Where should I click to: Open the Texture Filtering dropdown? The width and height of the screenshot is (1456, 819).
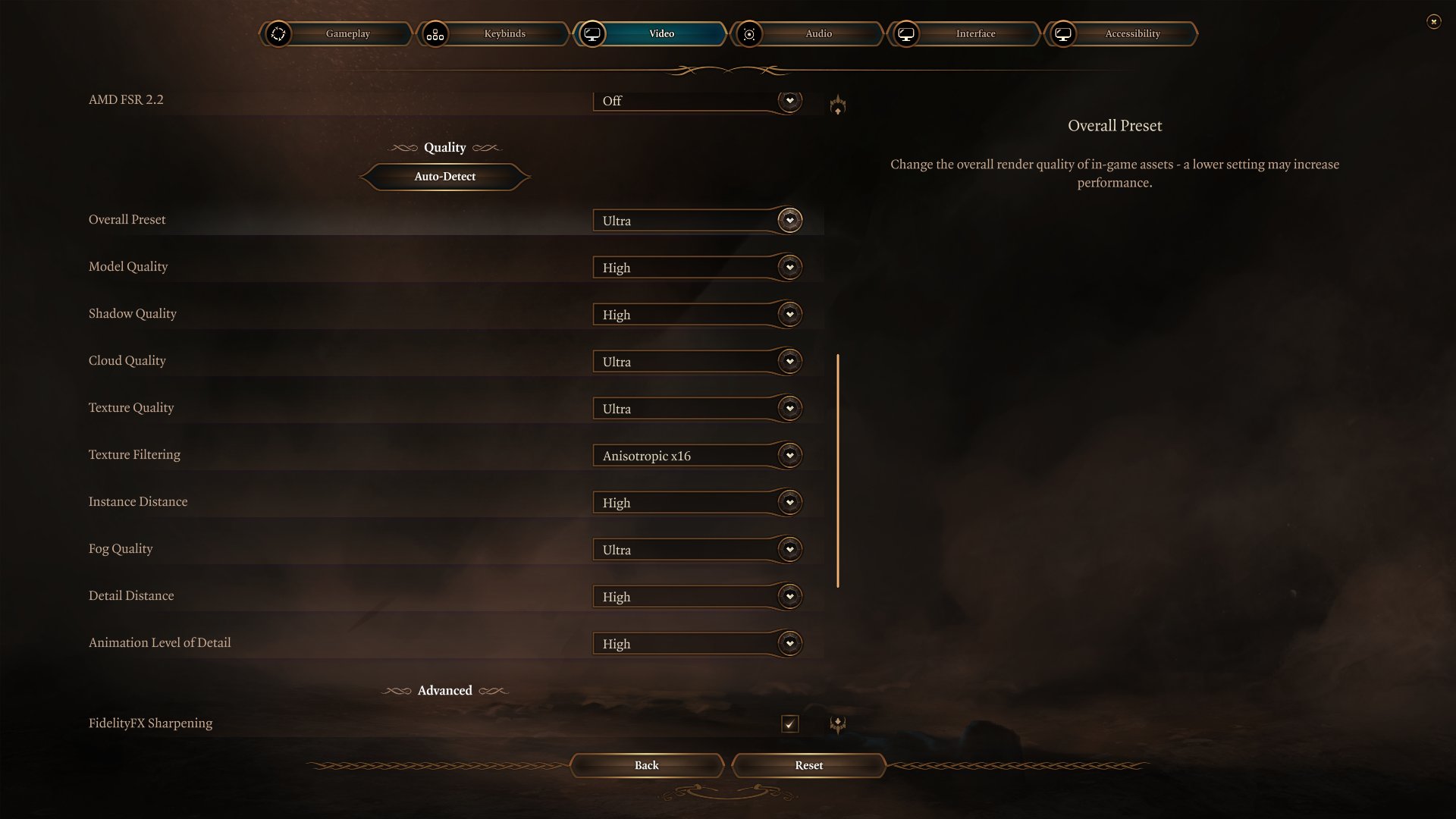coord(697,456)
